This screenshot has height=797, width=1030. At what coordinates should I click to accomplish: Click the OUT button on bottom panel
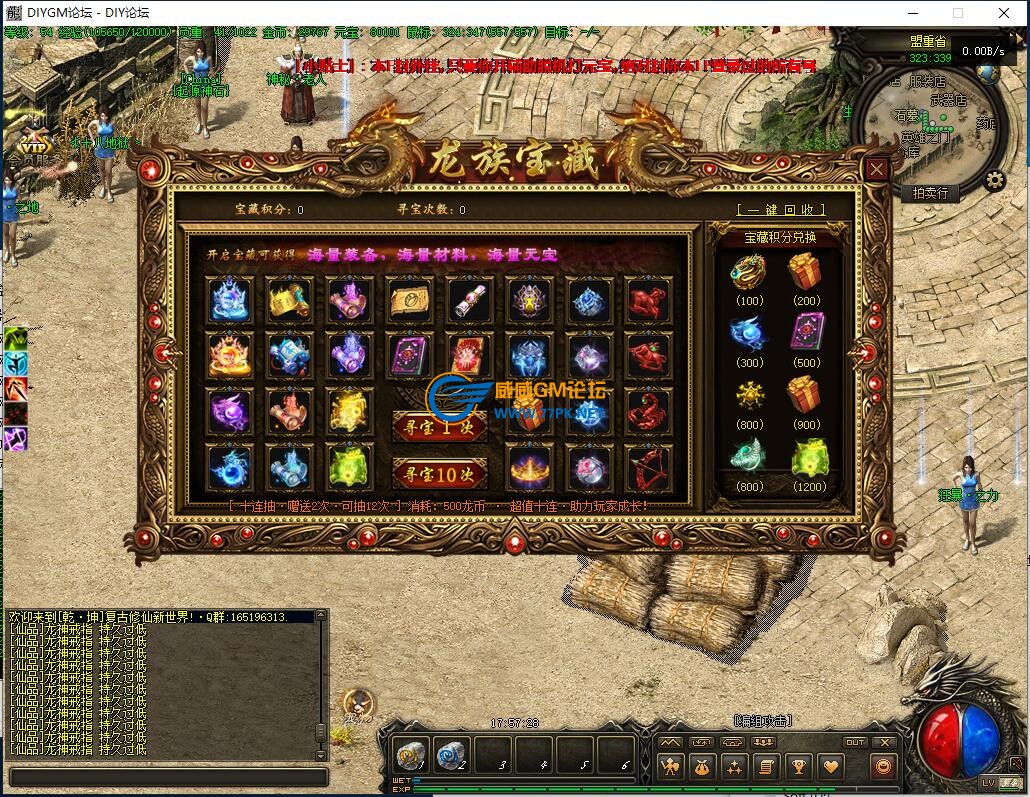(x=855, y=743)
